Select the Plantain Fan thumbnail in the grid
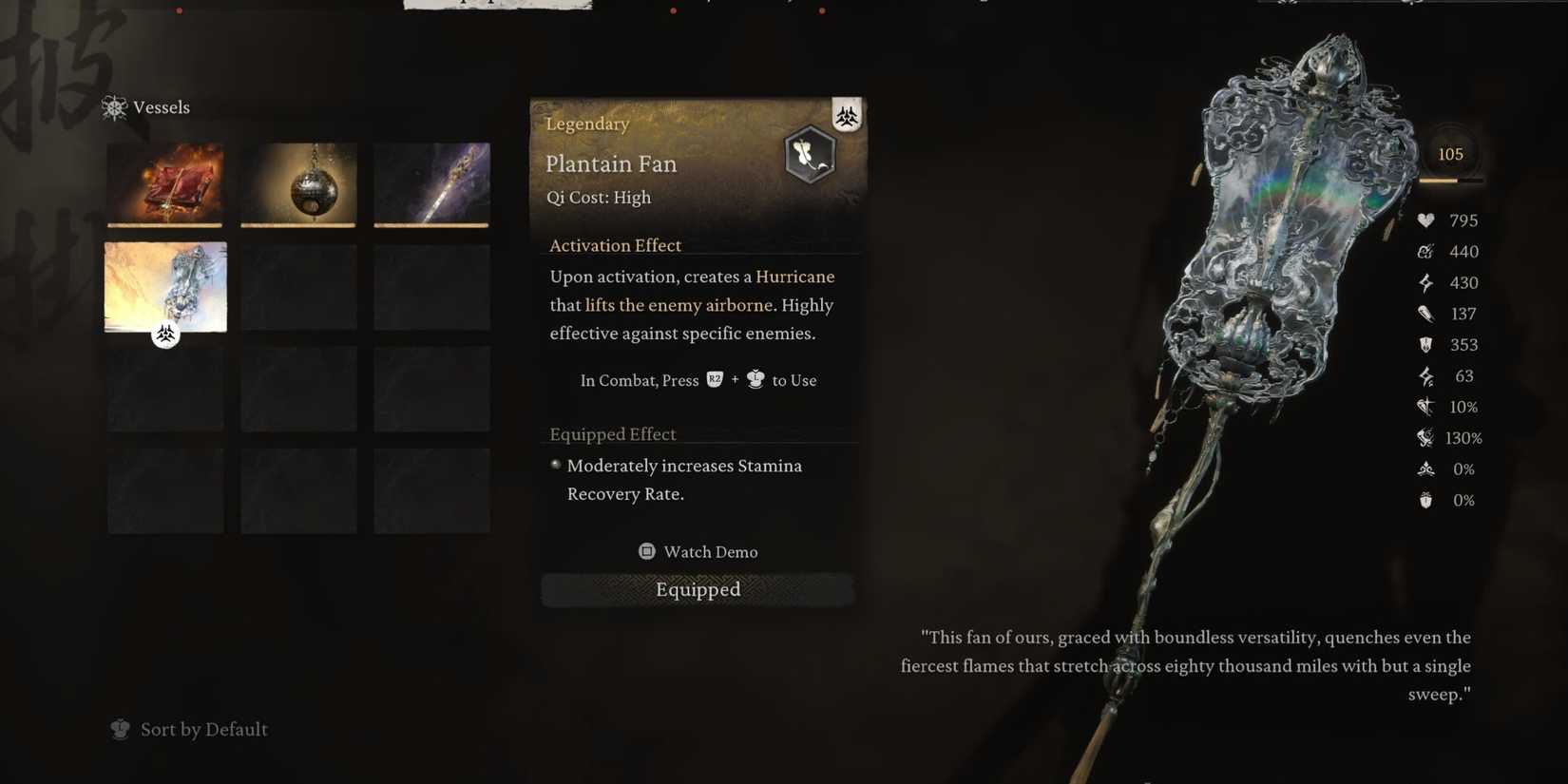The image size is (1568, 784). click(164, 285)
